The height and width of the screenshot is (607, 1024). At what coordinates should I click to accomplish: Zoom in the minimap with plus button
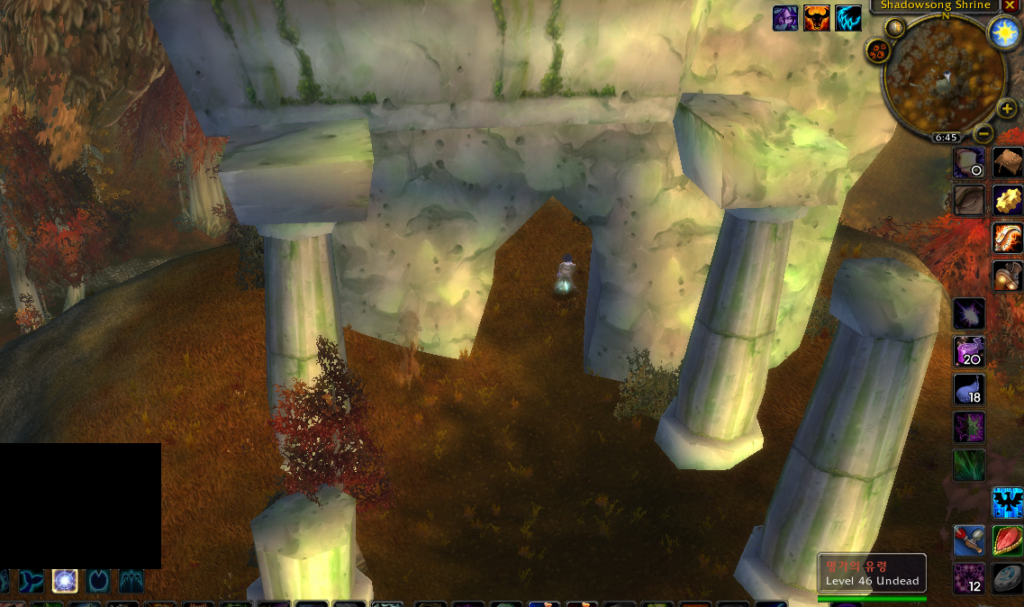pos(1007,108)
